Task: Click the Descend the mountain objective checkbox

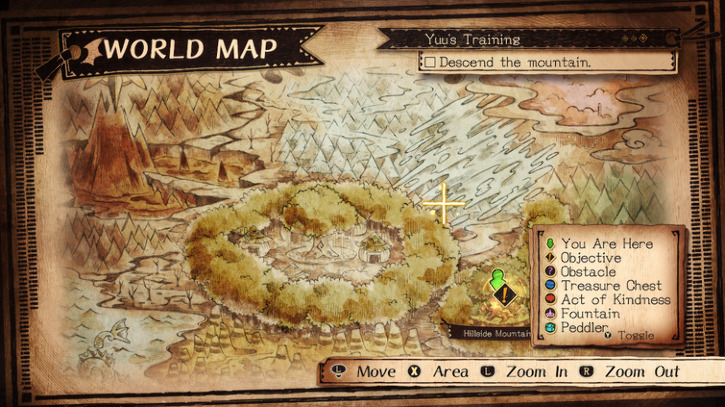Action: (x=429, y=62)
